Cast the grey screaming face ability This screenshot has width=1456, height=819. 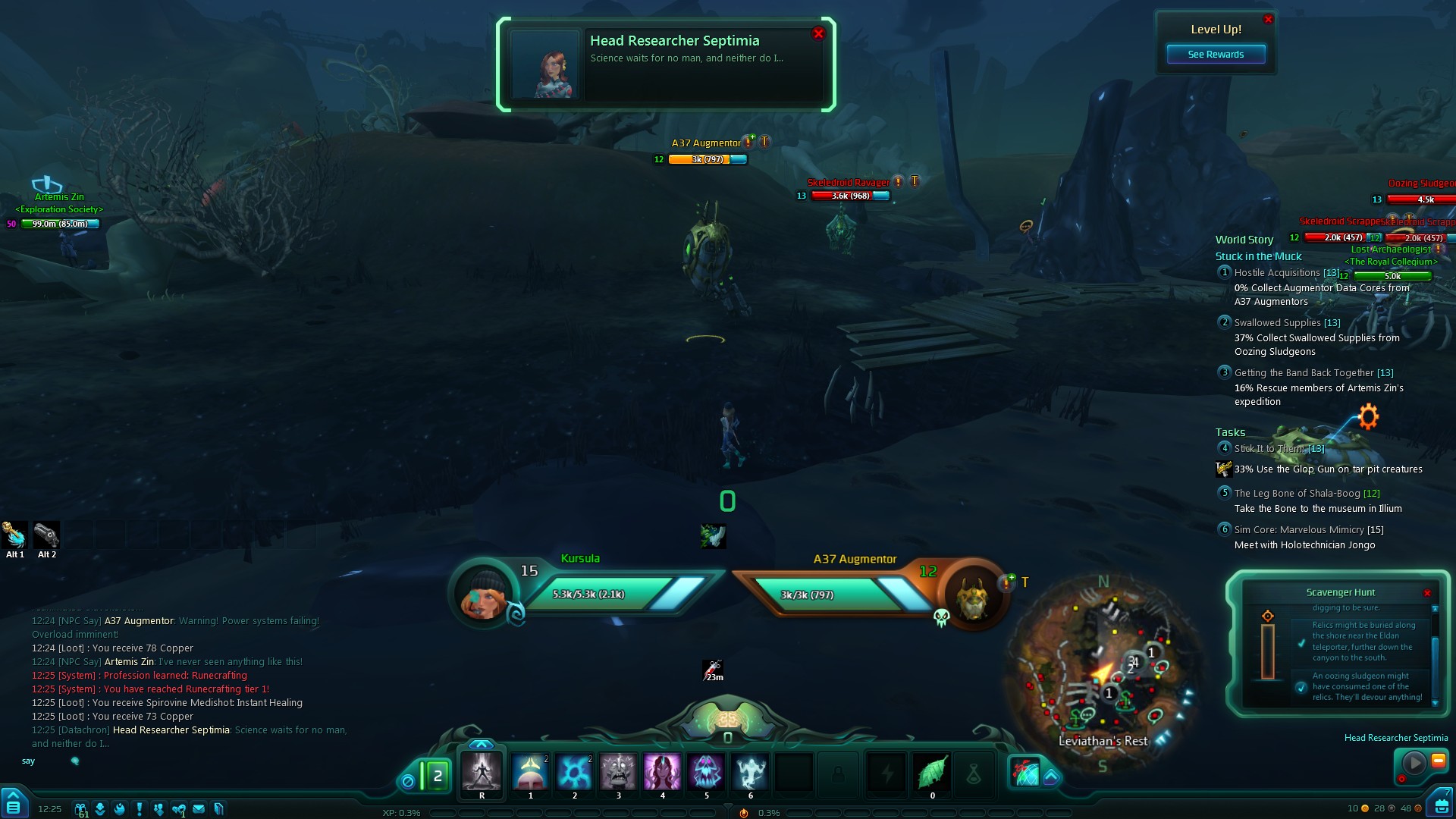(618, 772)
